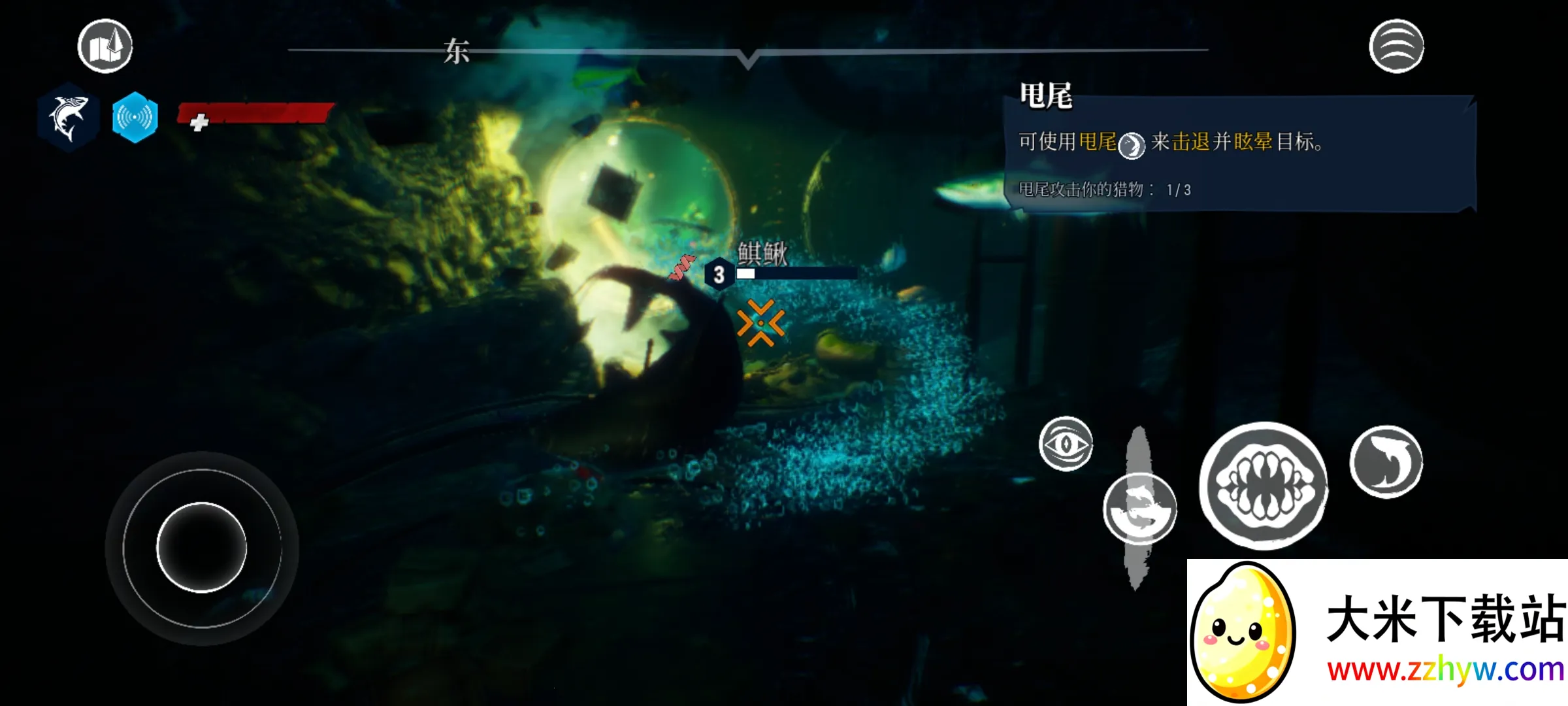Bite with the large jaws button
The height and width of the screenshot is (706, 1568).
1264,485
